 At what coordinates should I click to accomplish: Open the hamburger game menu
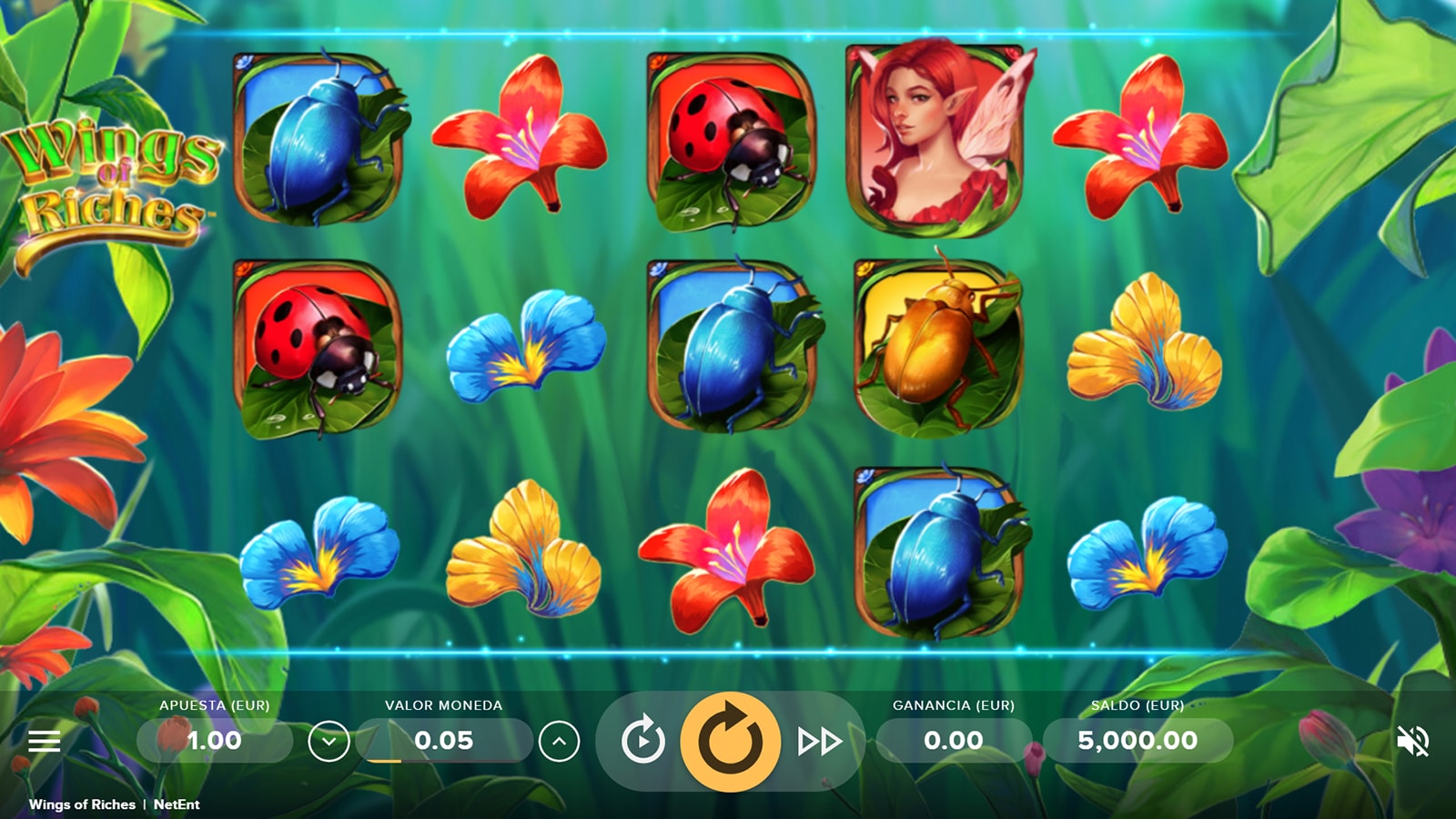pos(44,741)
